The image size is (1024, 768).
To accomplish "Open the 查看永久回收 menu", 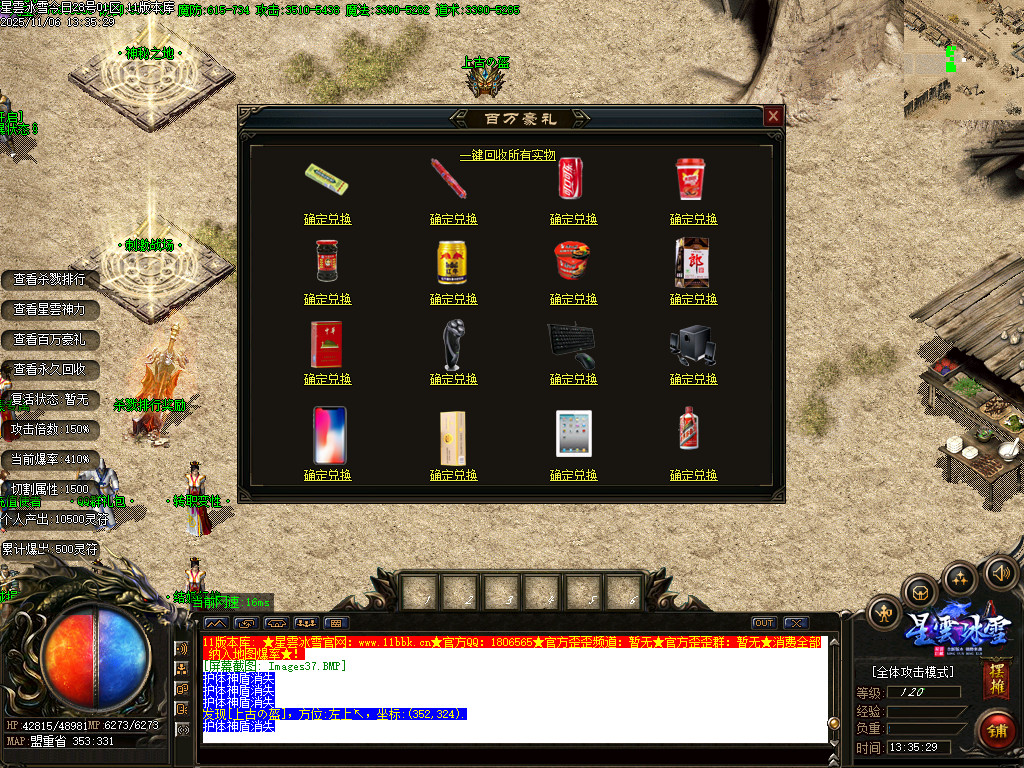I will (x=49, y=369).
